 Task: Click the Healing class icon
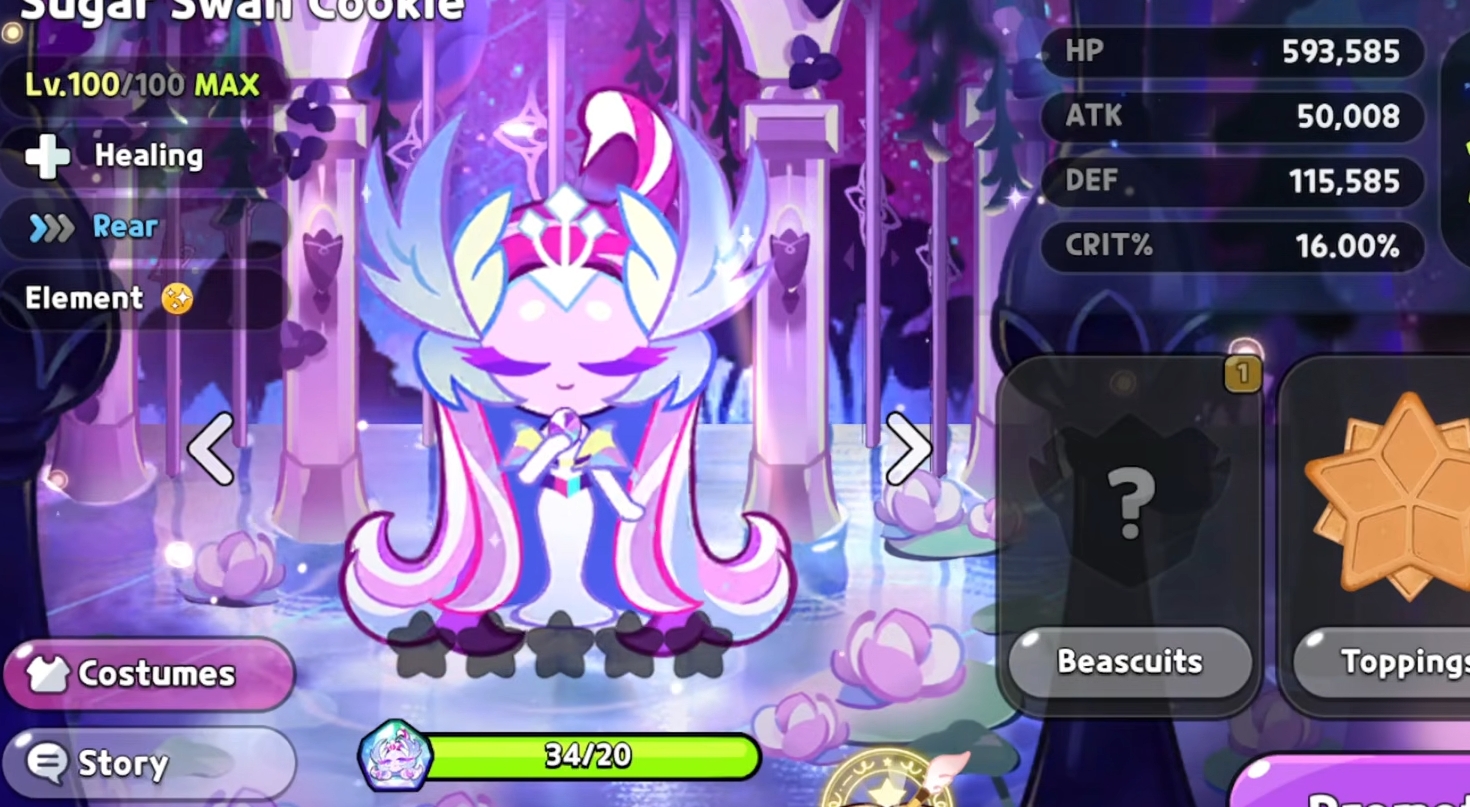47,155
